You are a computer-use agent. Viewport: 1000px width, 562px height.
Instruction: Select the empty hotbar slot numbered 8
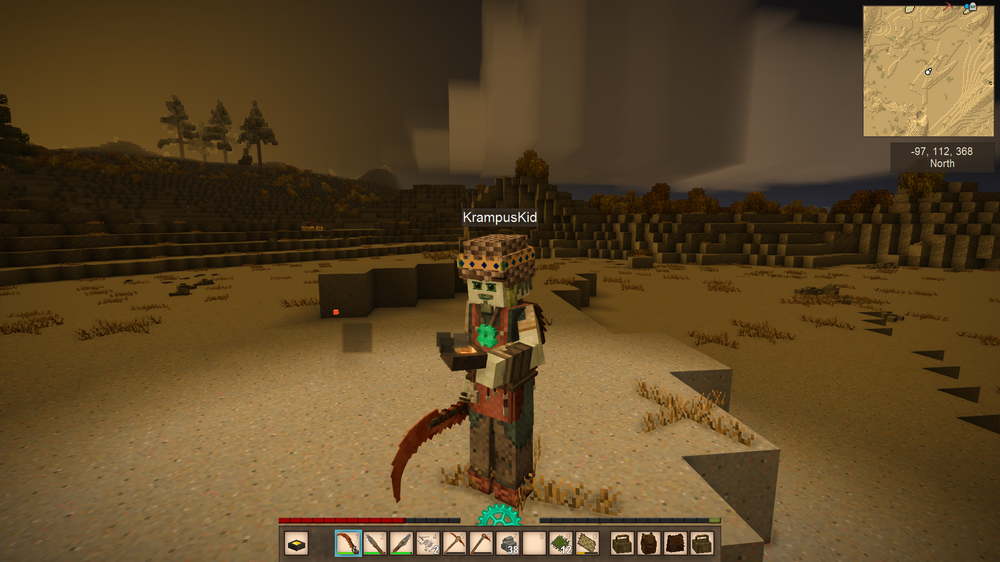coord(535,544)
